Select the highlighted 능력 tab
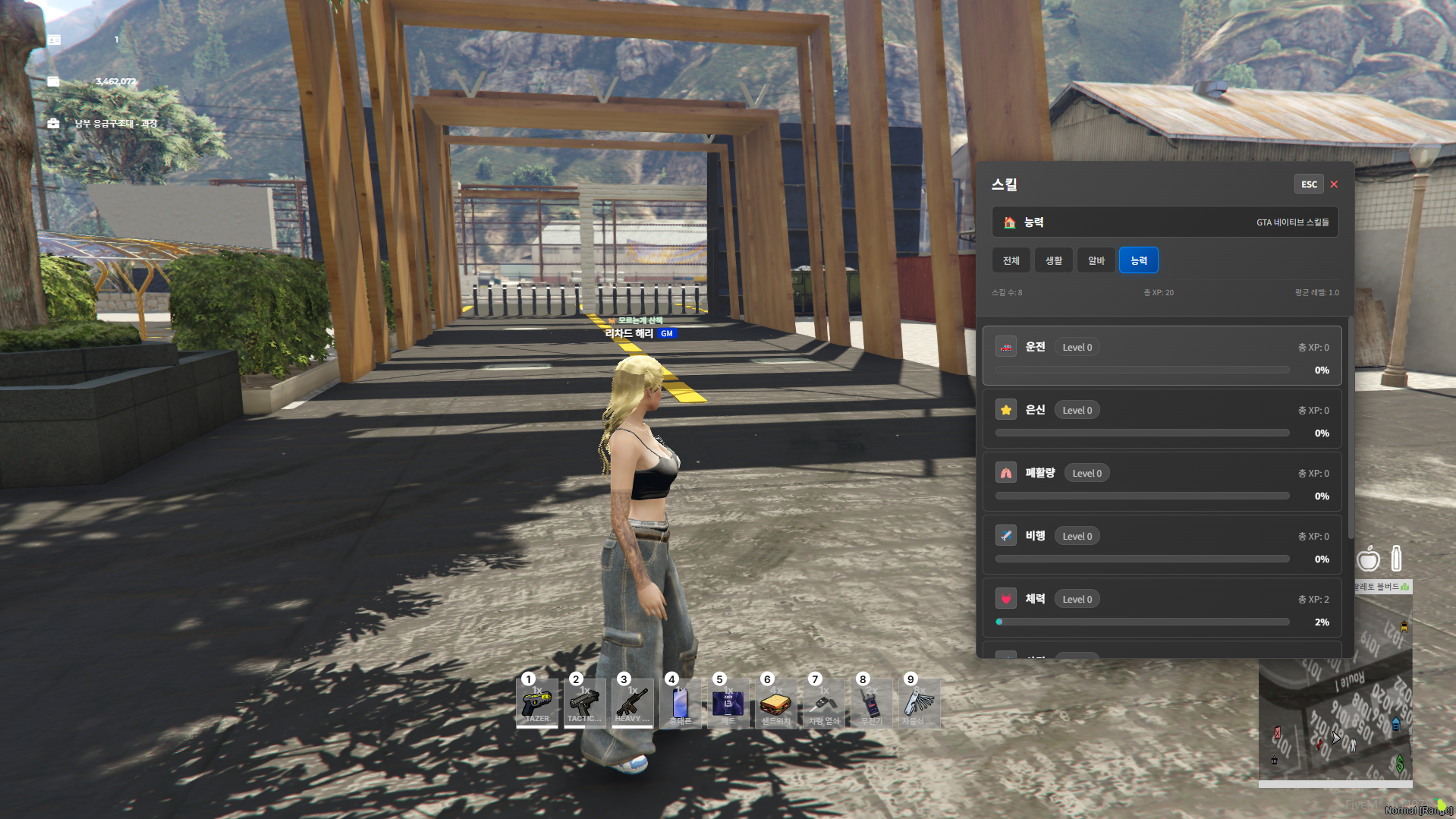 click(x=1138, y=260)
